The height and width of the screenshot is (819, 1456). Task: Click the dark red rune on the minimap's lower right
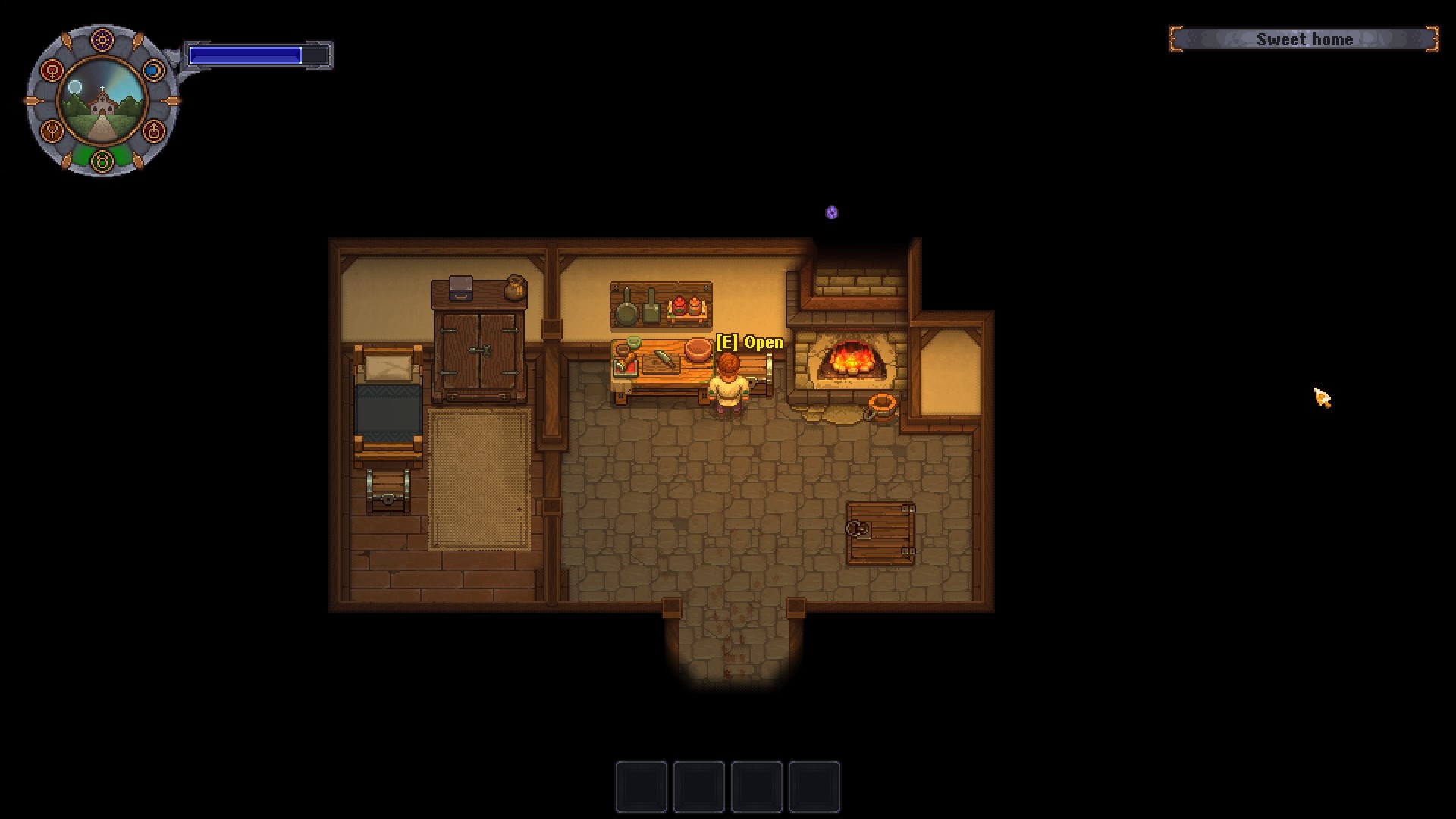(x=155, y=131)
